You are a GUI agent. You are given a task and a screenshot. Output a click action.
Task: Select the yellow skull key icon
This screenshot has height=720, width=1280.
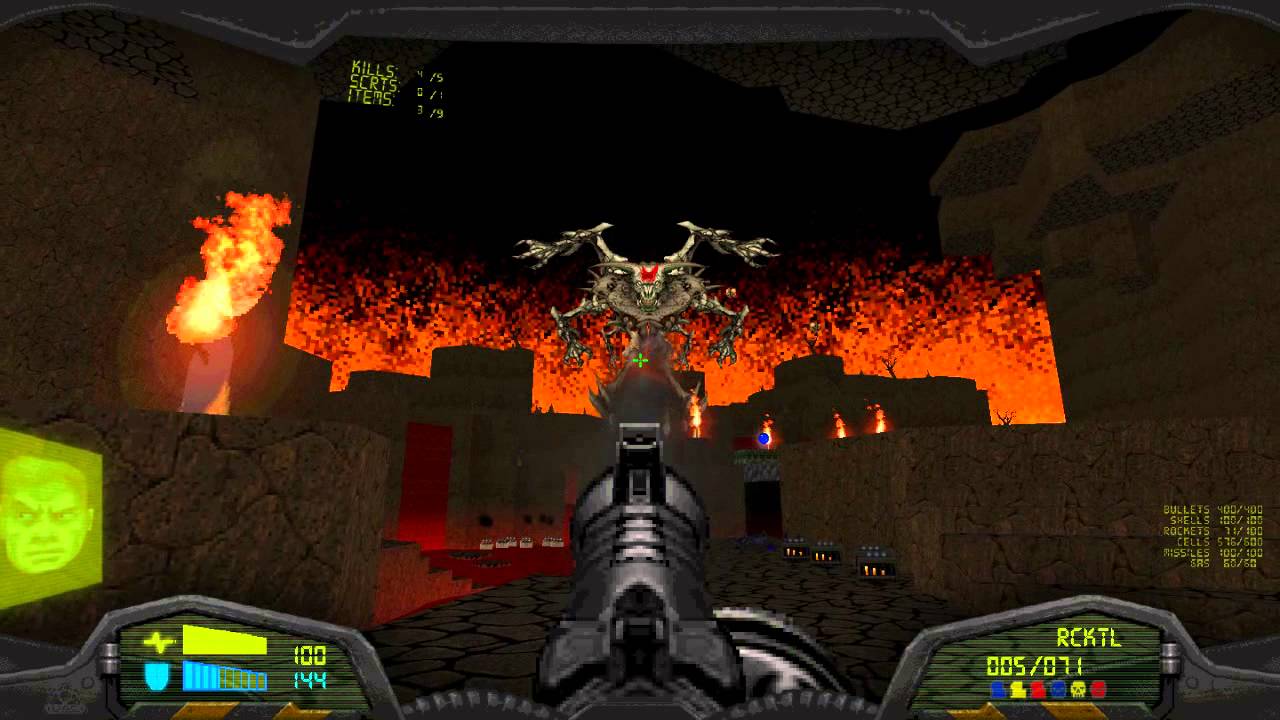point(1078,689)
